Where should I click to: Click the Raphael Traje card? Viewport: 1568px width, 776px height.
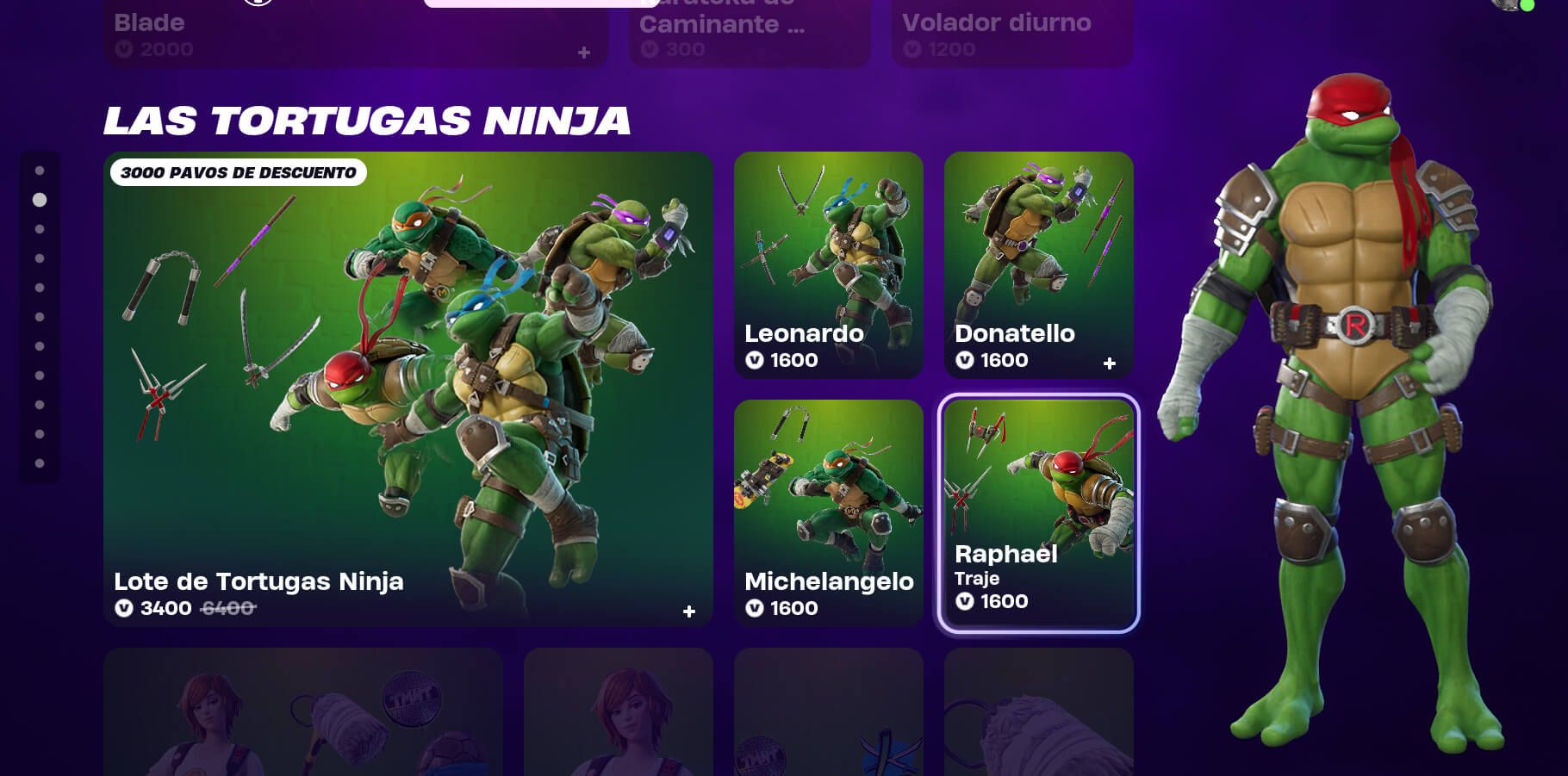click(x=1038, y=508)
